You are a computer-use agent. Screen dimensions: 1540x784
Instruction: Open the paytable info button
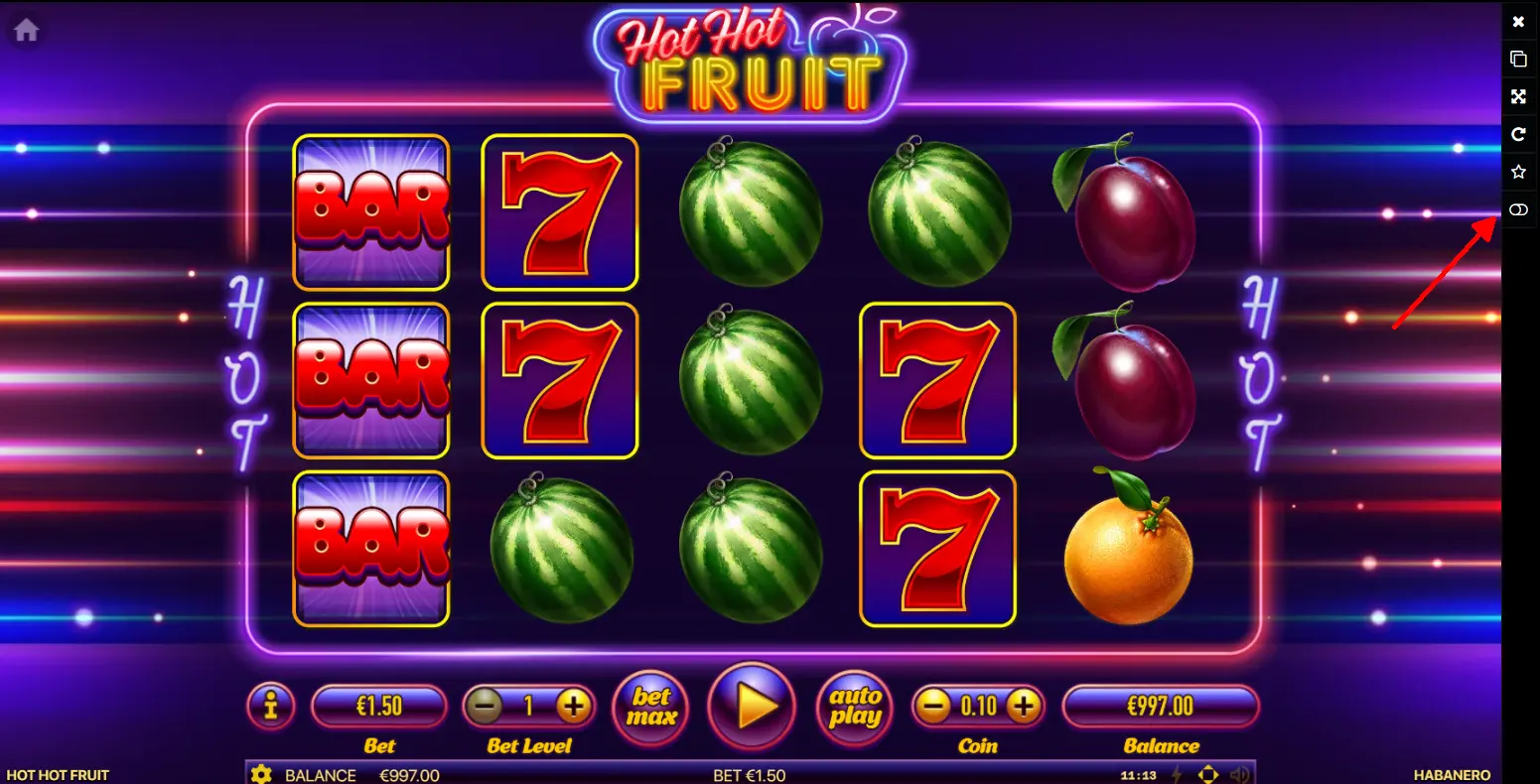(271, 706)
